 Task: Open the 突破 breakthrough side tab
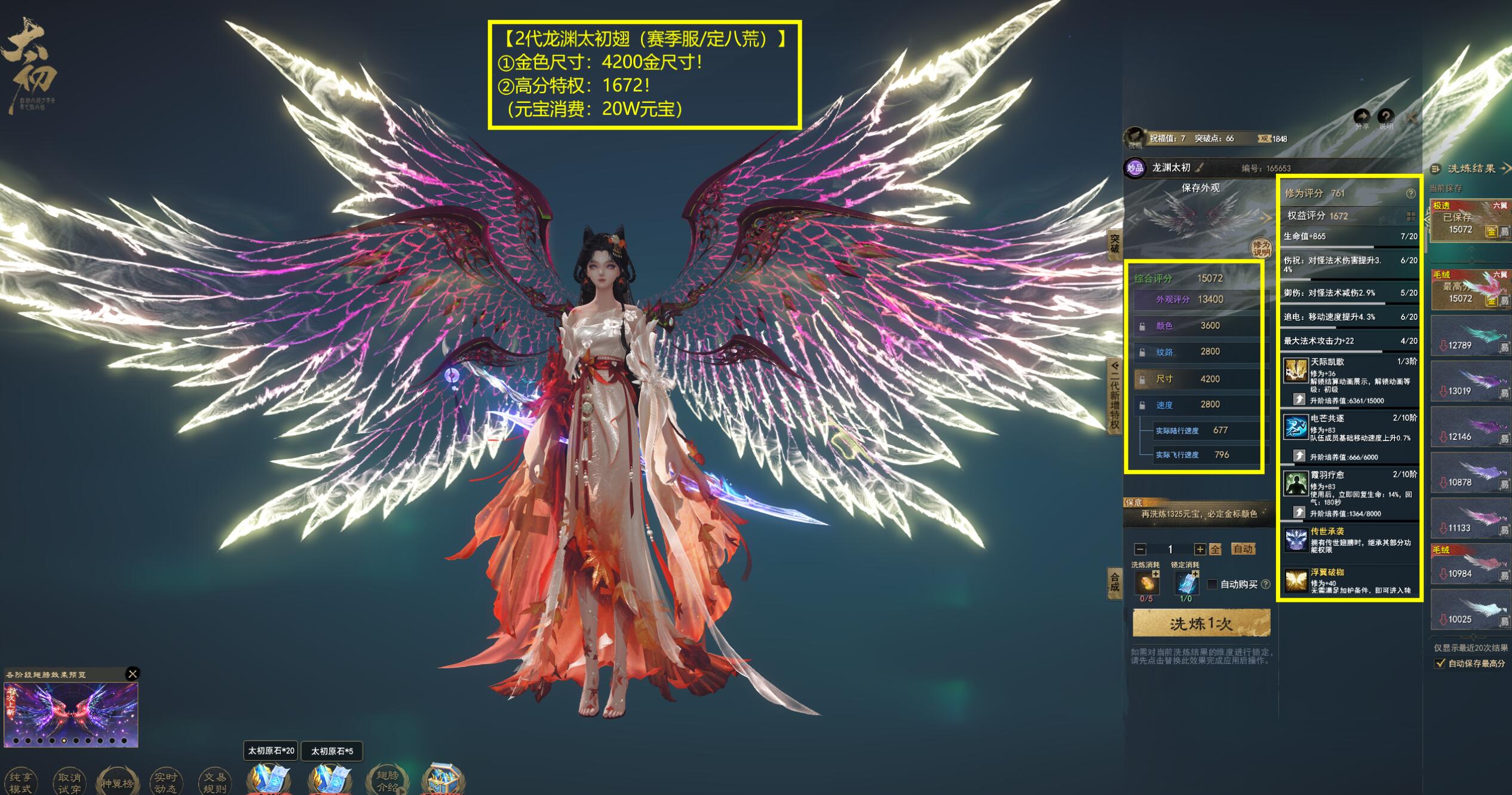[x=1115, y=244]
